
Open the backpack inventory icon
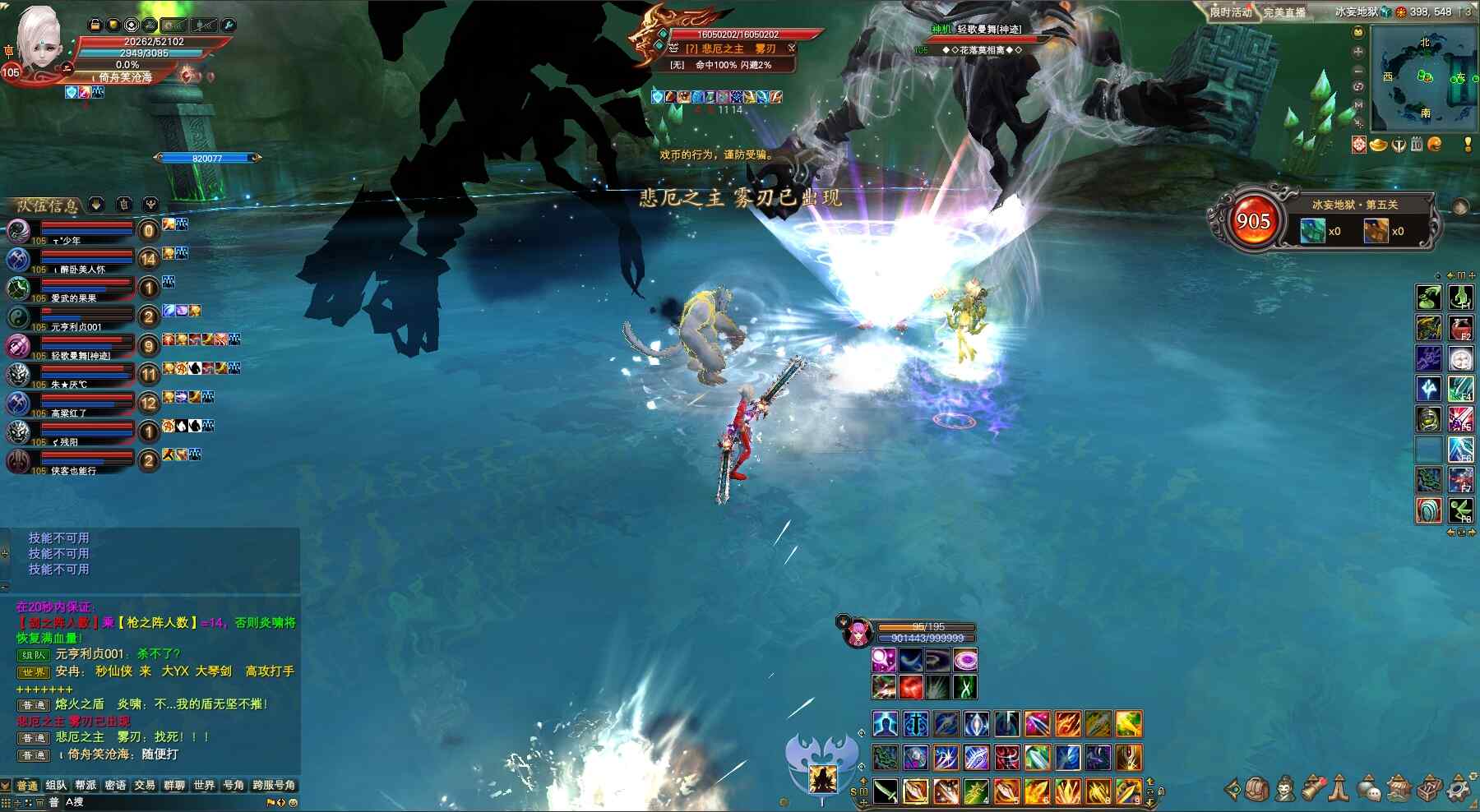tap(1257, 789)
